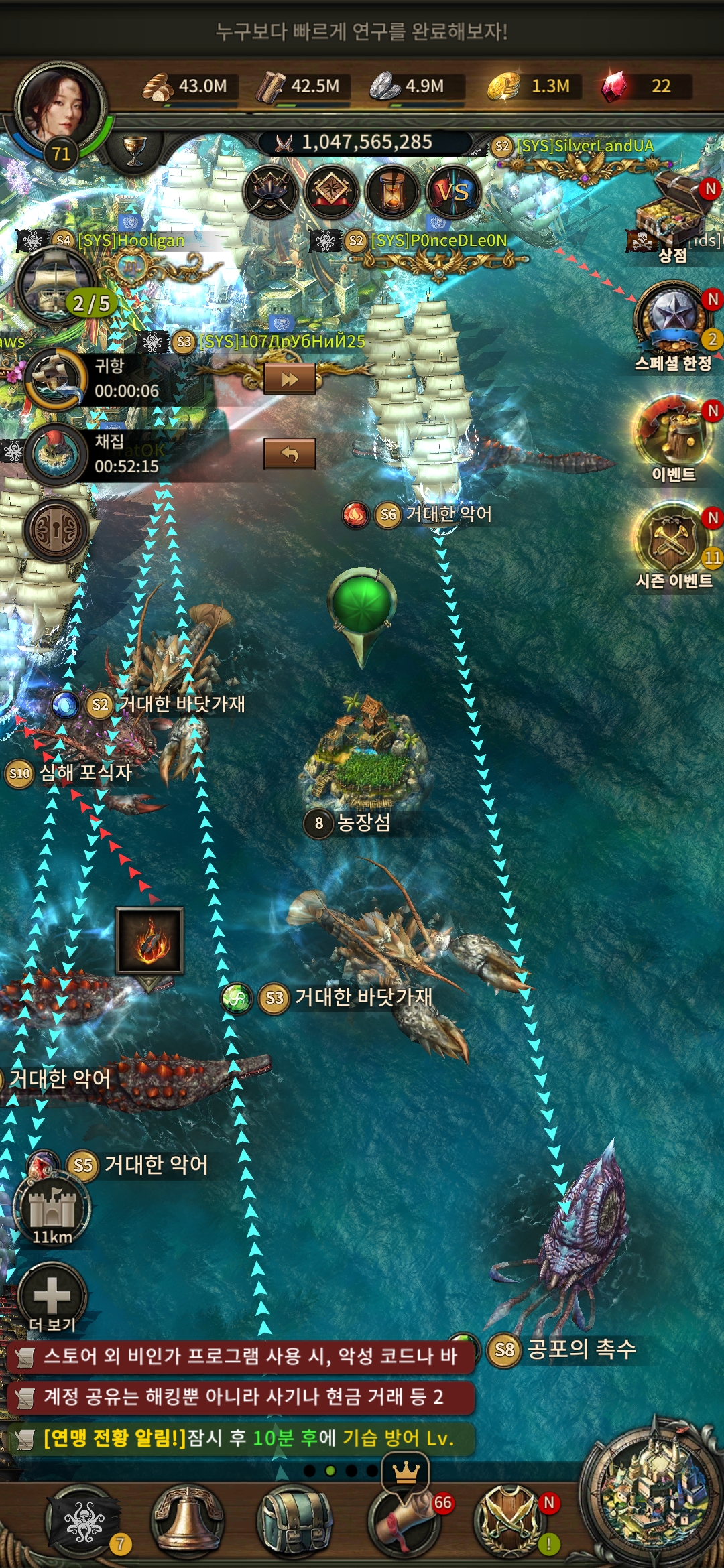Open the fleet march queue 2/5
The width and height of the screenshot is (724, 1568).
tap(57, 285)
